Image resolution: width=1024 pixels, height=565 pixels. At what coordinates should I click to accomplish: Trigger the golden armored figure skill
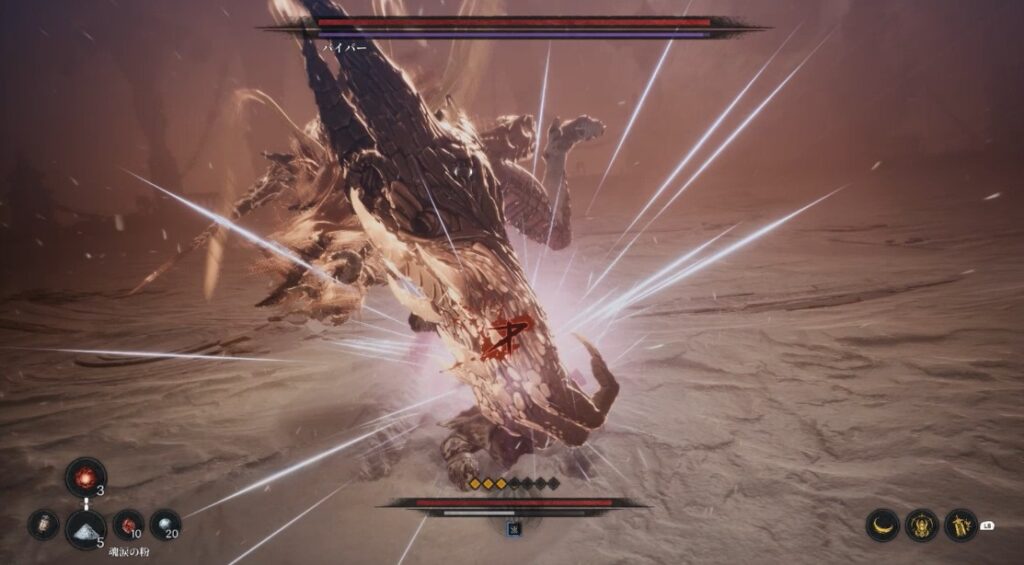(921, 524)
